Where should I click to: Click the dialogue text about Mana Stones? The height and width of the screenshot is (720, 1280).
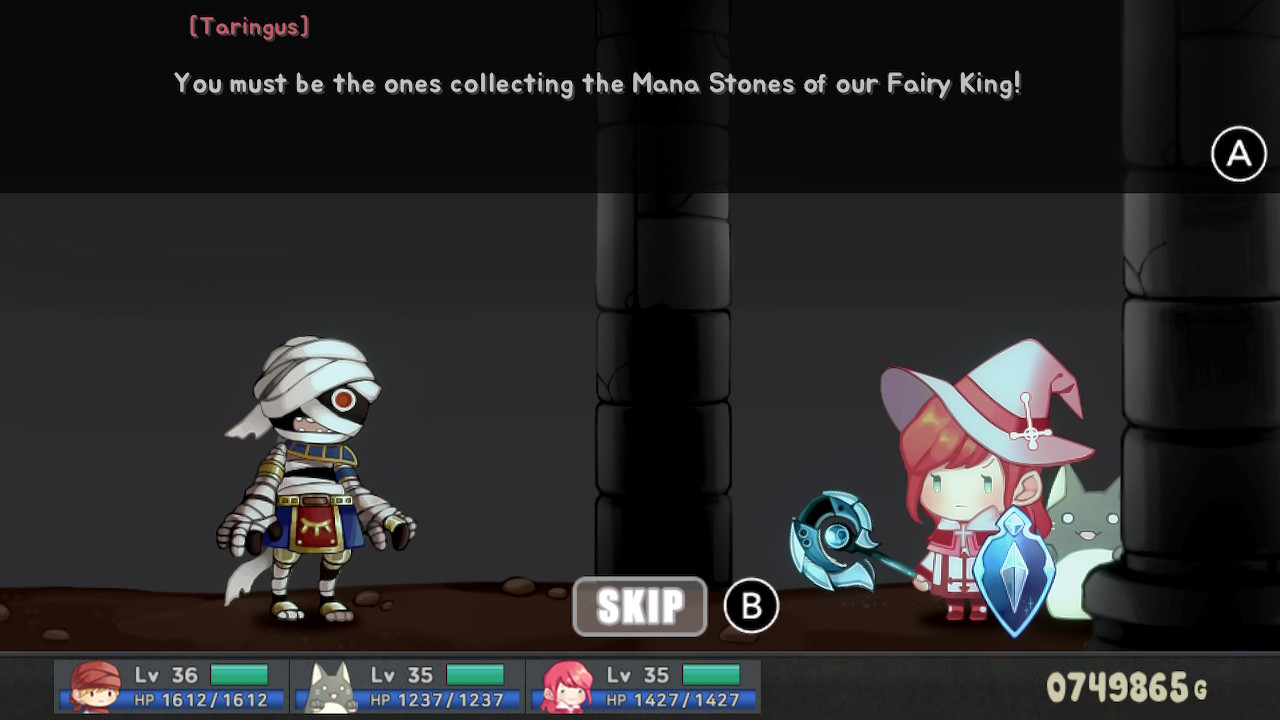click(595, 84)
